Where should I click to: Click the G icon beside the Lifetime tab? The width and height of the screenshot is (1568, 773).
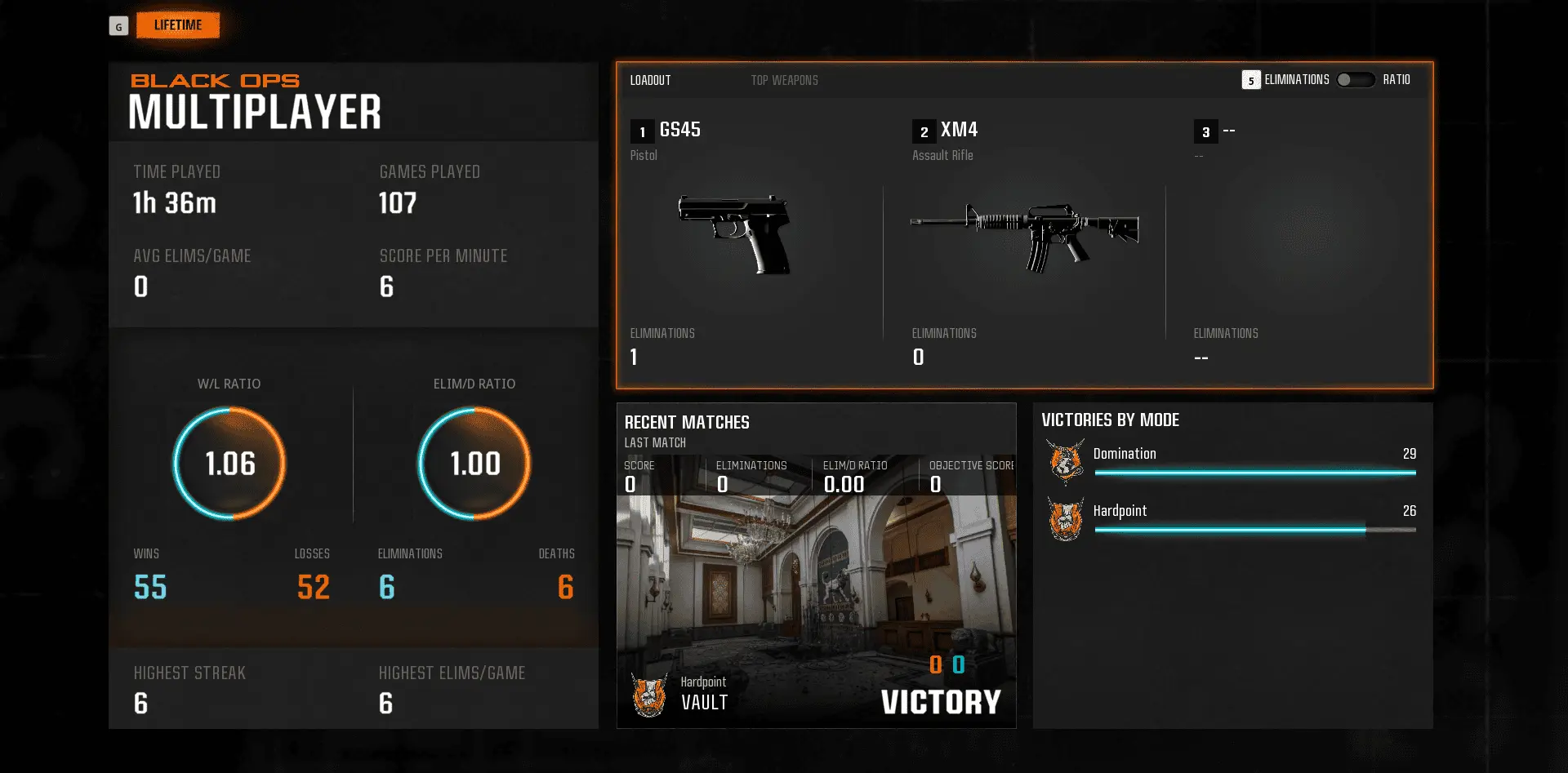pos(119,25)
